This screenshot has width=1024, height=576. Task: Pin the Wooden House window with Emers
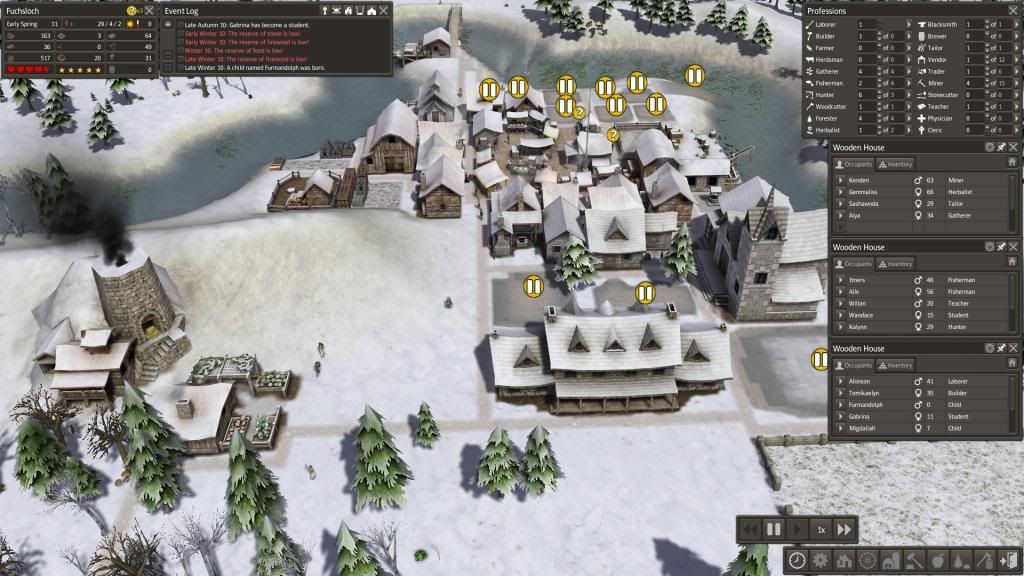[x=1001, y=247]
